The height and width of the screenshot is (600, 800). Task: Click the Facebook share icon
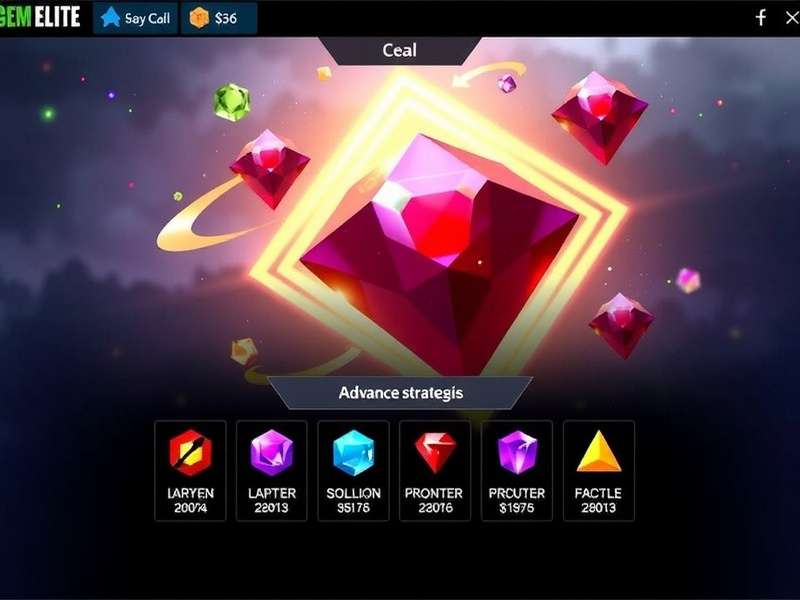760,17
